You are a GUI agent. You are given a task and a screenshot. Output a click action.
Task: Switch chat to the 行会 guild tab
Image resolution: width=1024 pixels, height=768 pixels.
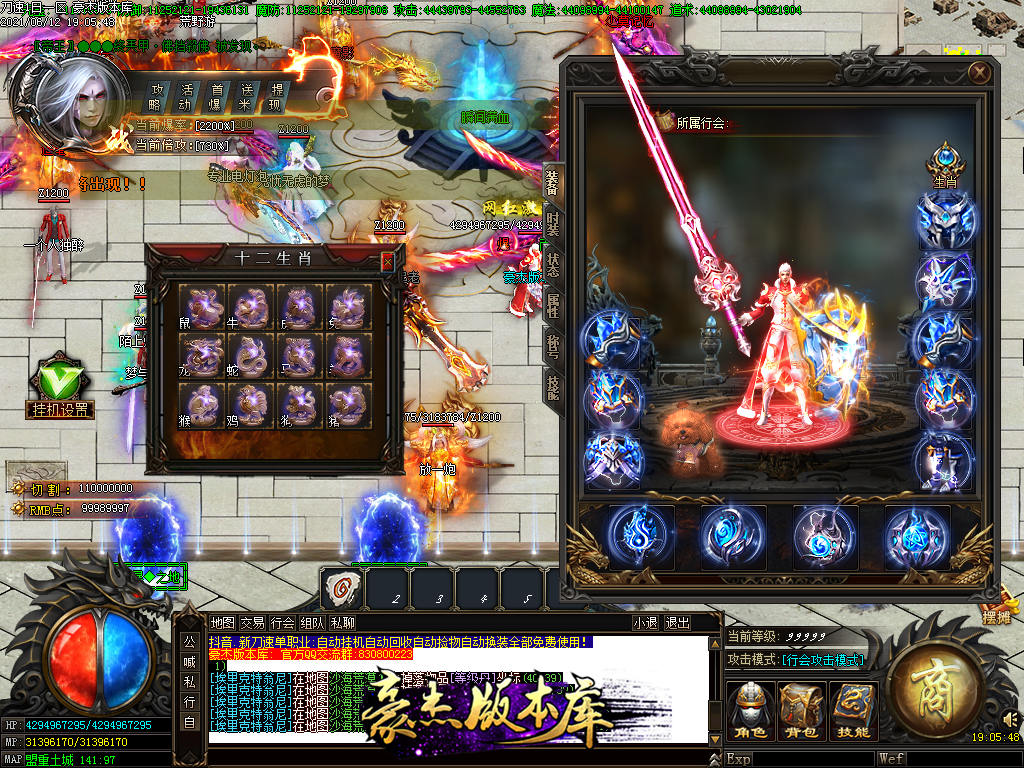click(283, 622)
